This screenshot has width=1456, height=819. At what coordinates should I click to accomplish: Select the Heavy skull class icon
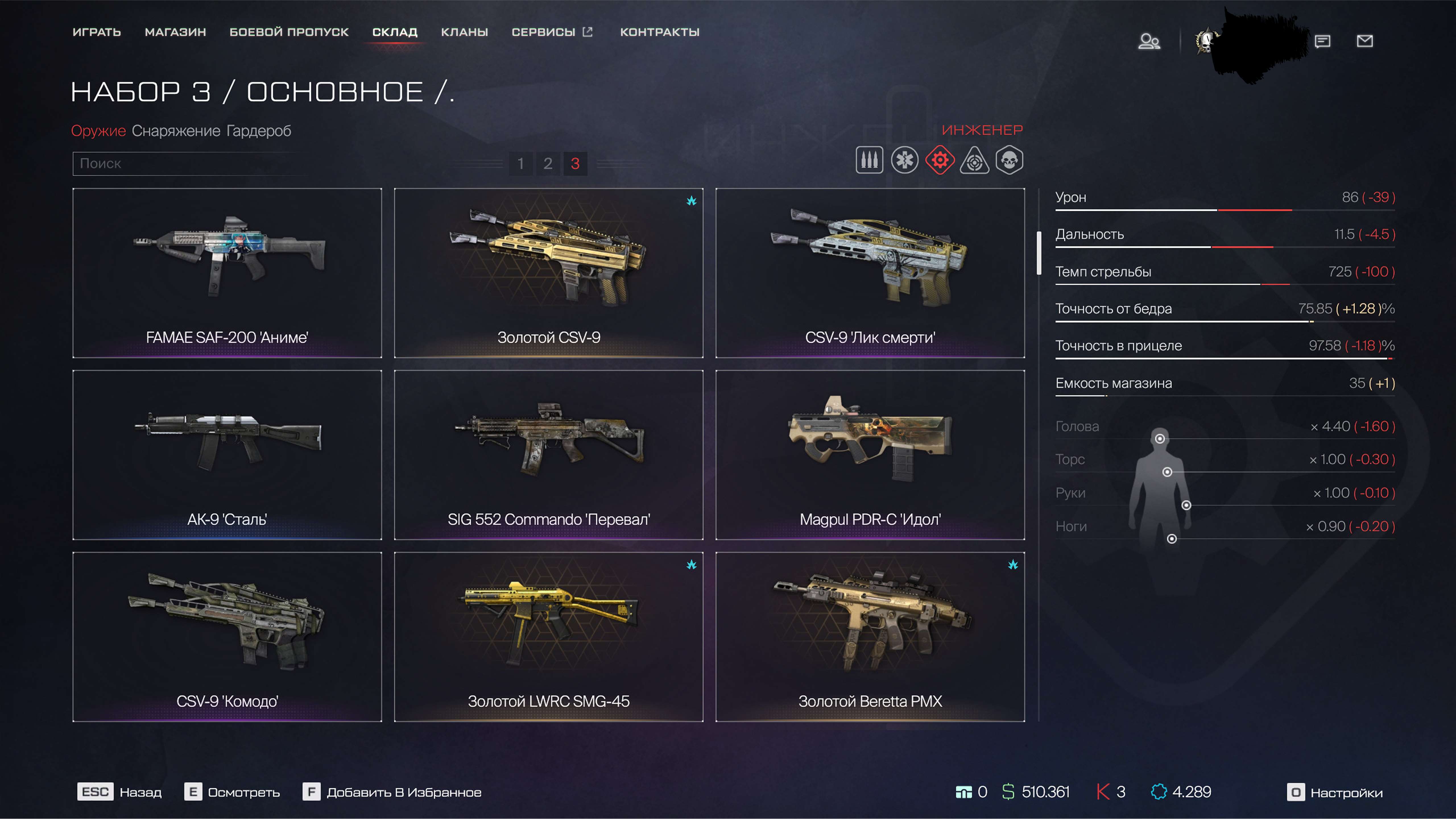click(x=1011, y=161)
